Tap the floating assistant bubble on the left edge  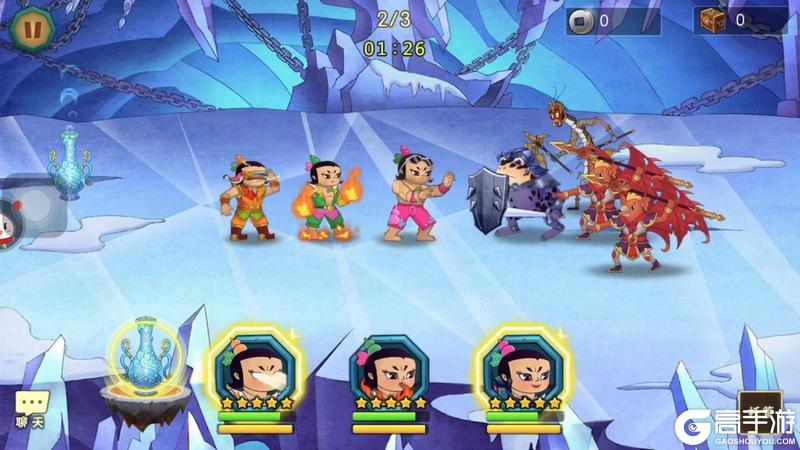(x=10, y=219)
